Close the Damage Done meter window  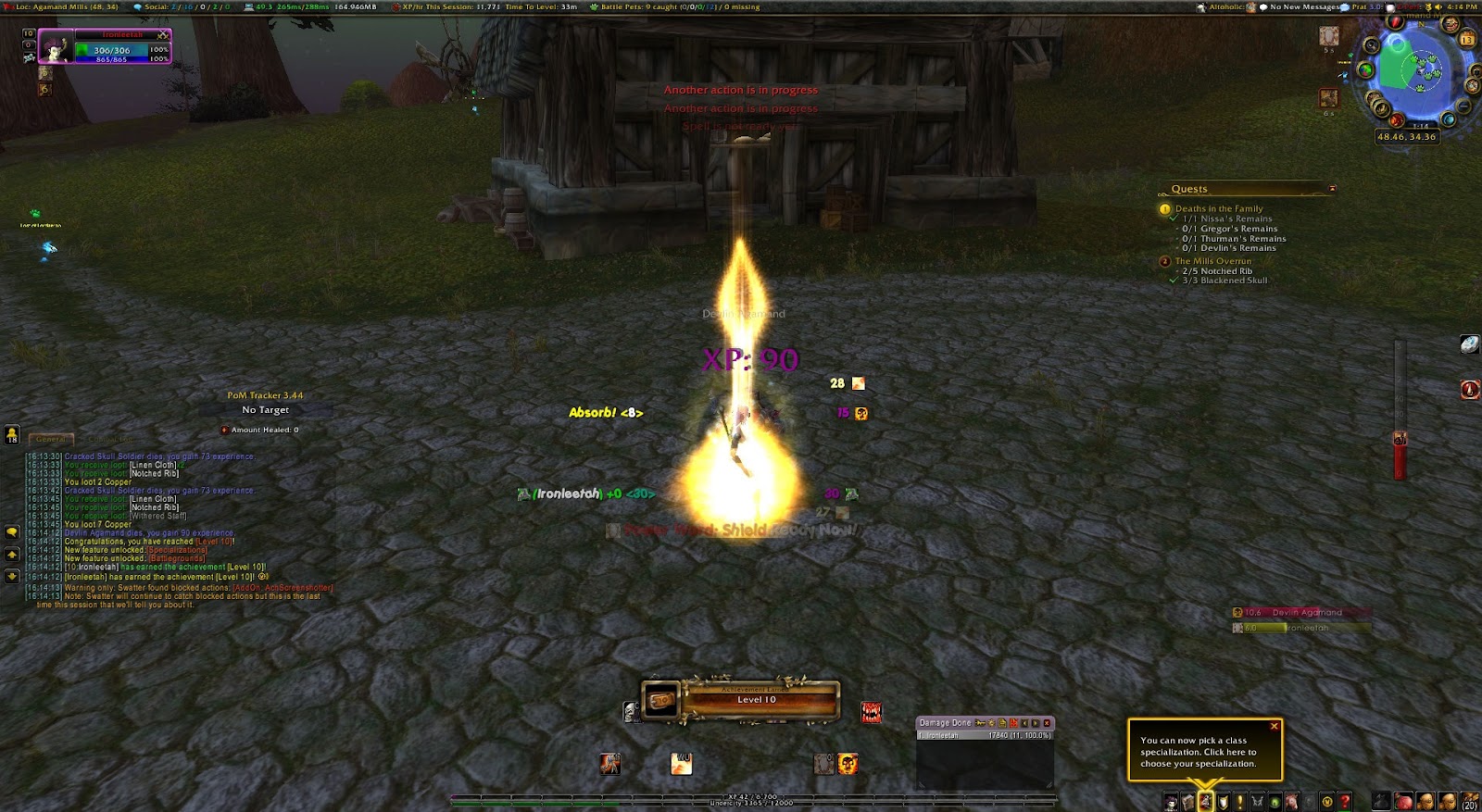coord(1048,723)
